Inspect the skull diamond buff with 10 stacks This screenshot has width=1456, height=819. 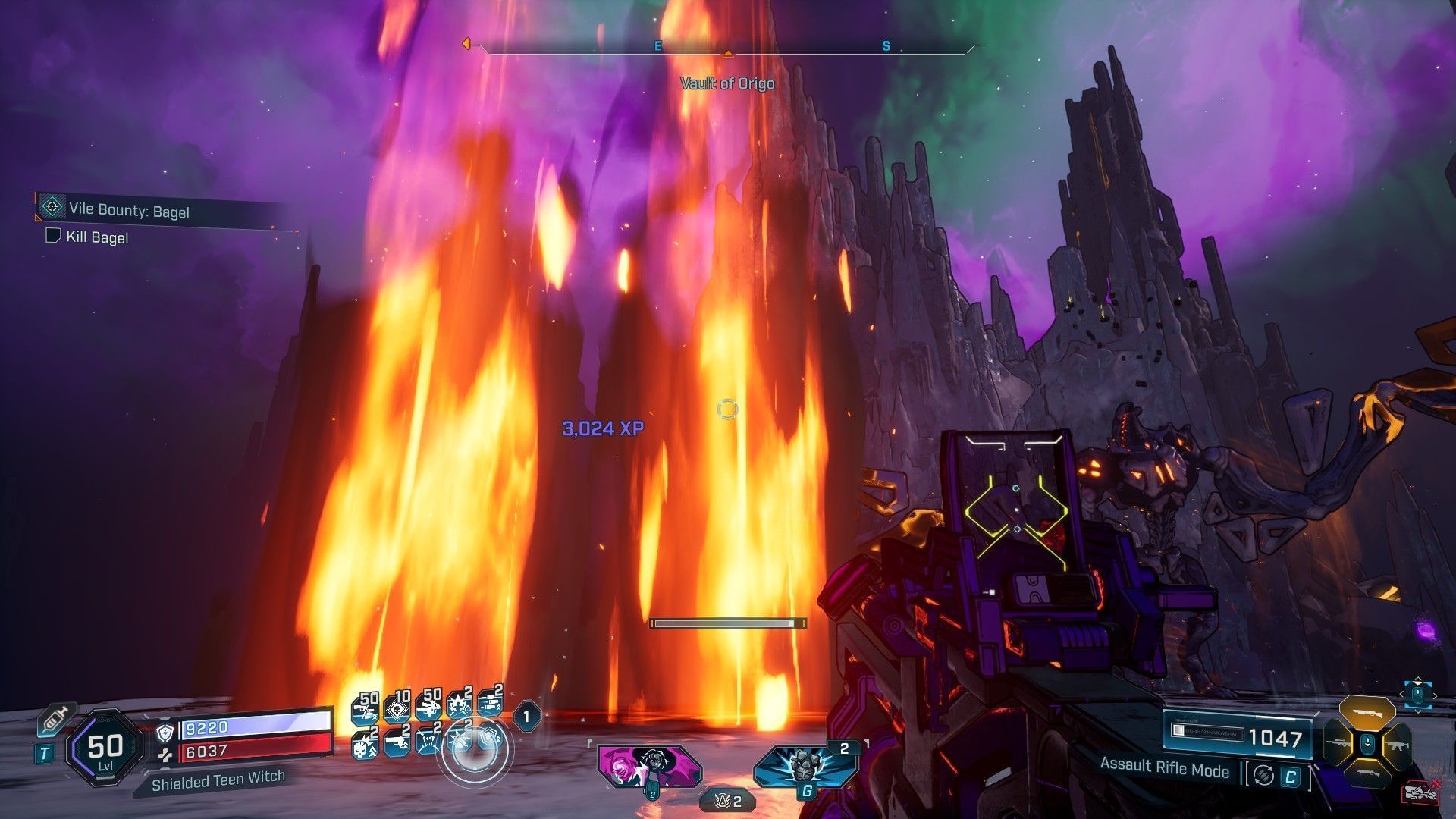(x=398, y=708)
